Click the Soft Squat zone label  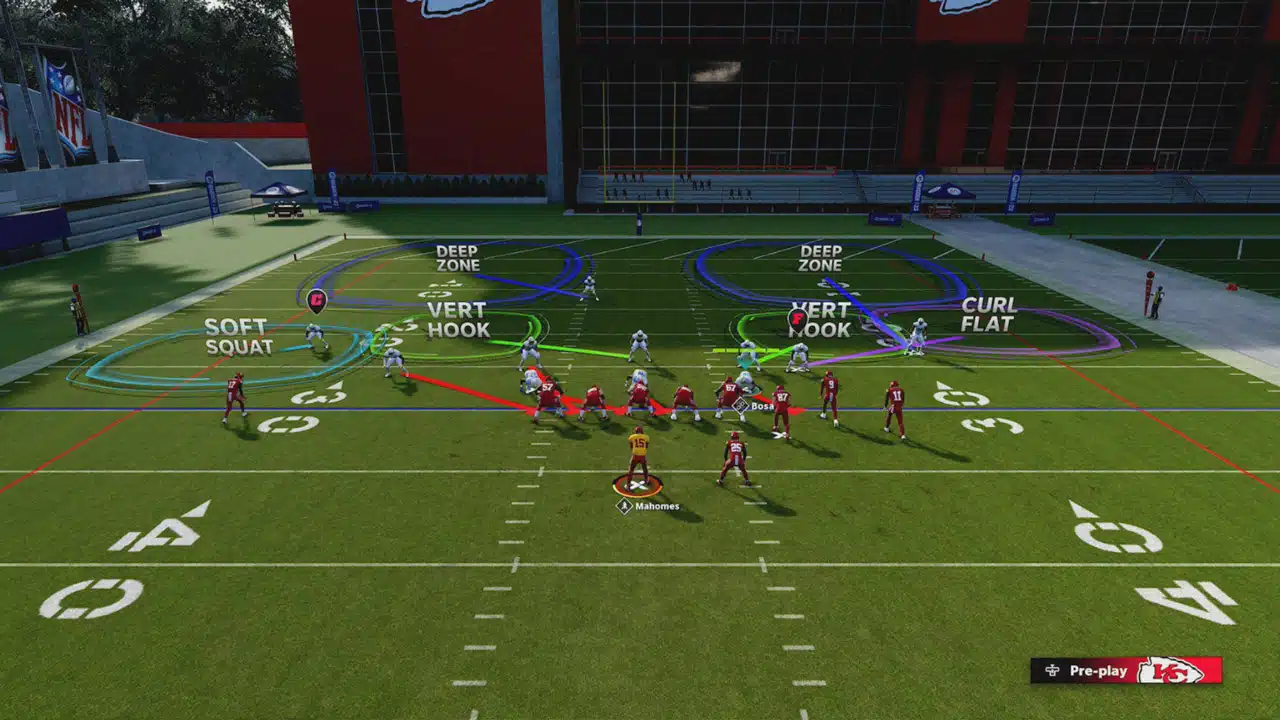[239, 337]
